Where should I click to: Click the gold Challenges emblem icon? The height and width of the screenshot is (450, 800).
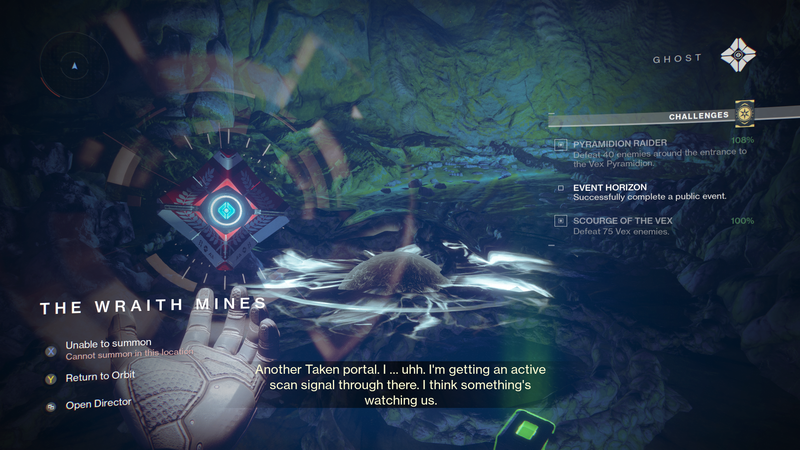click(x=743, y=115)
